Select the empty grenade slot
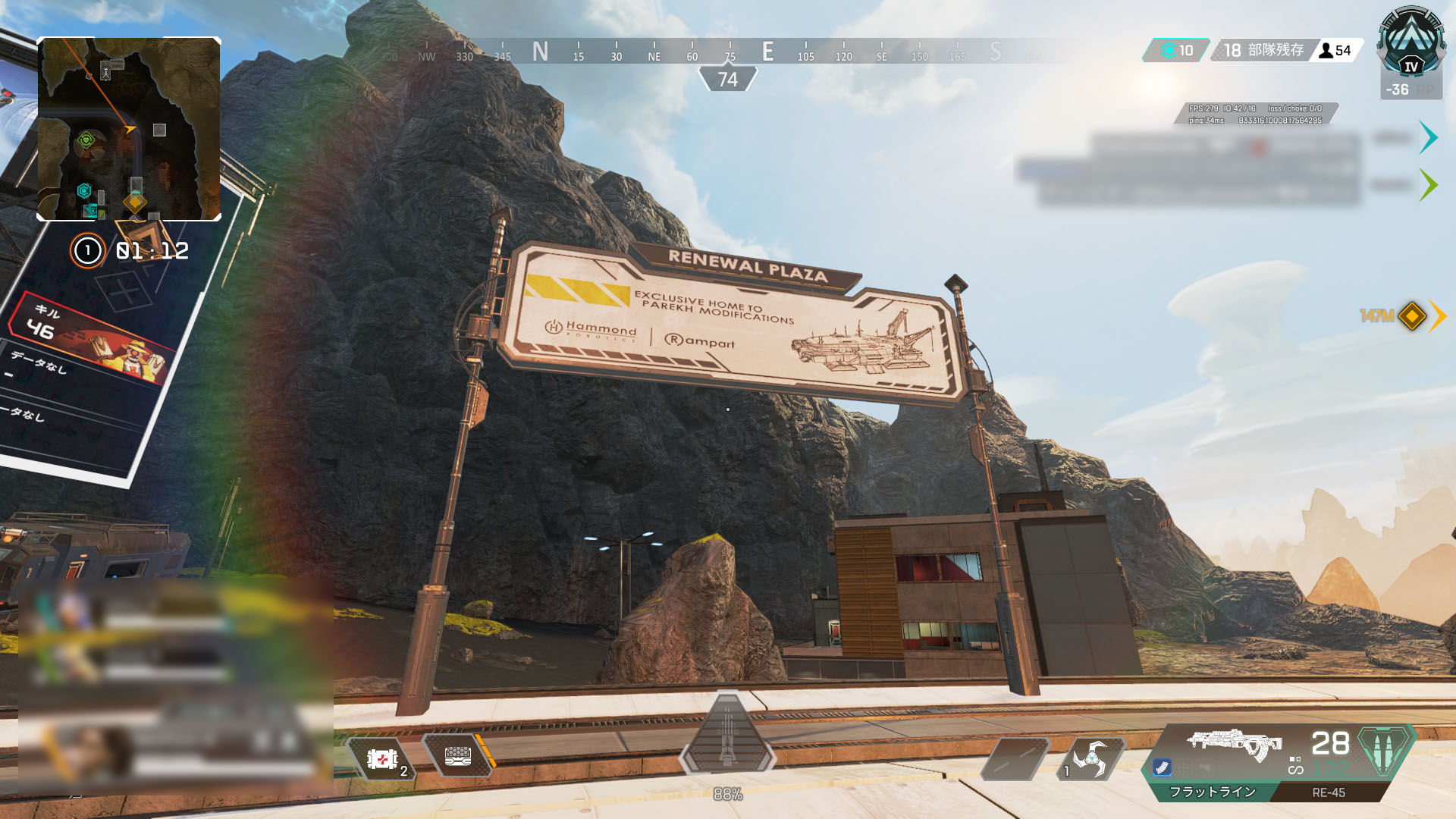Viewport: 1456px width, 819px height. click(x=1015, y=758)
